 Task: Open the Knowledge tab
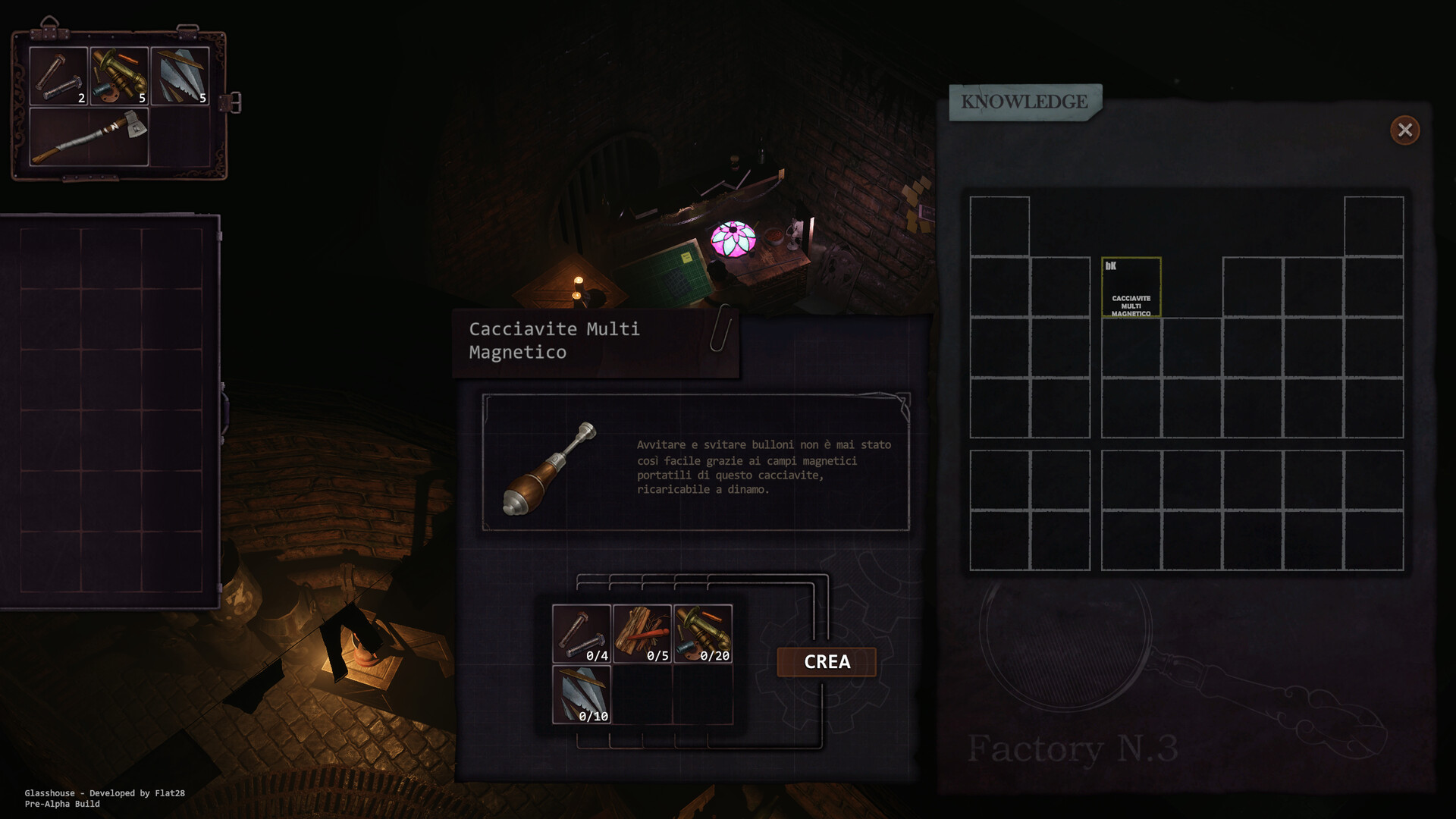(1025, 102)
